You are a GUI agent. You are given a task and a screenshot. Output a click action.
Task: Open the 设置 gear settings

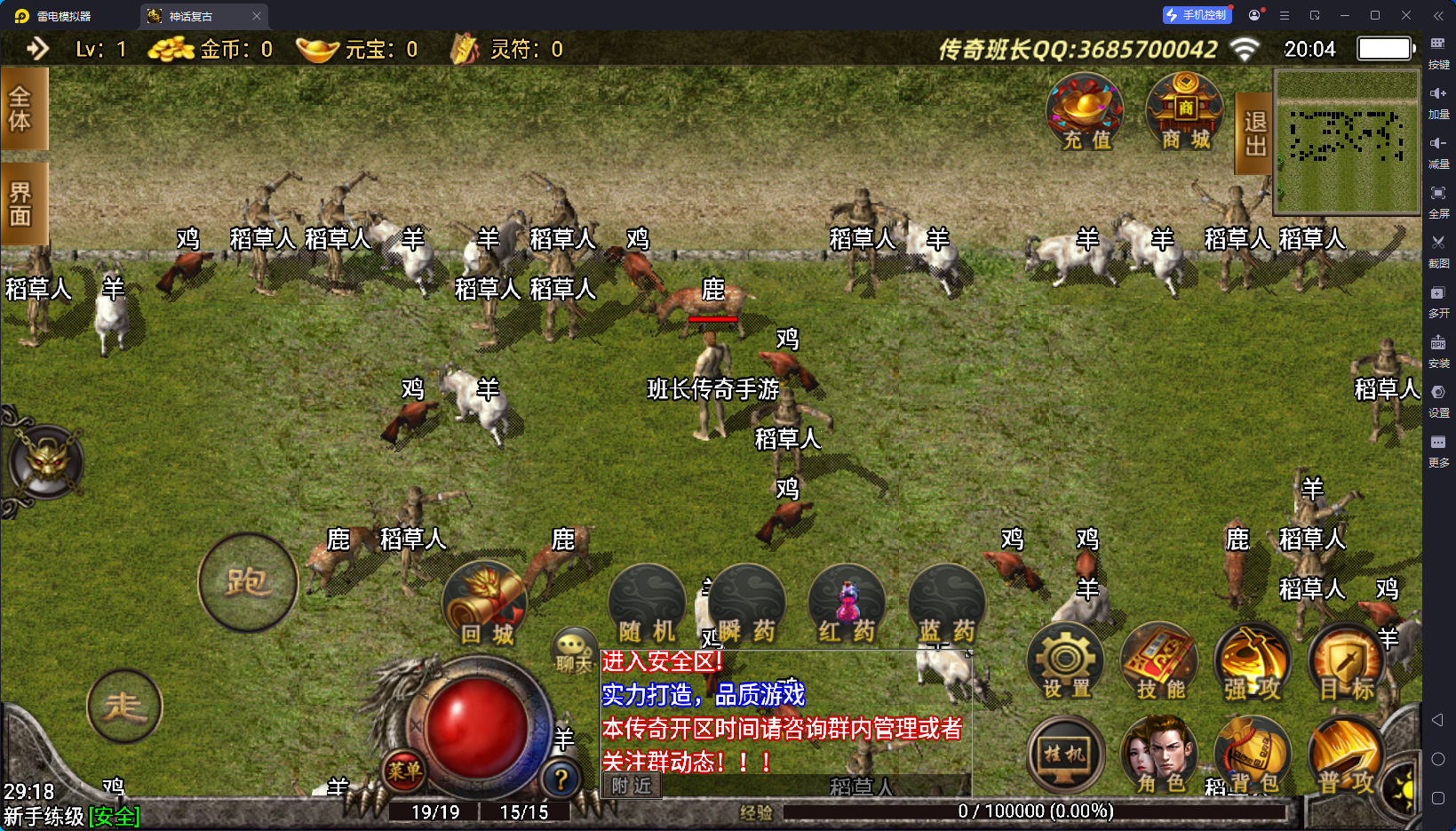1066,662
